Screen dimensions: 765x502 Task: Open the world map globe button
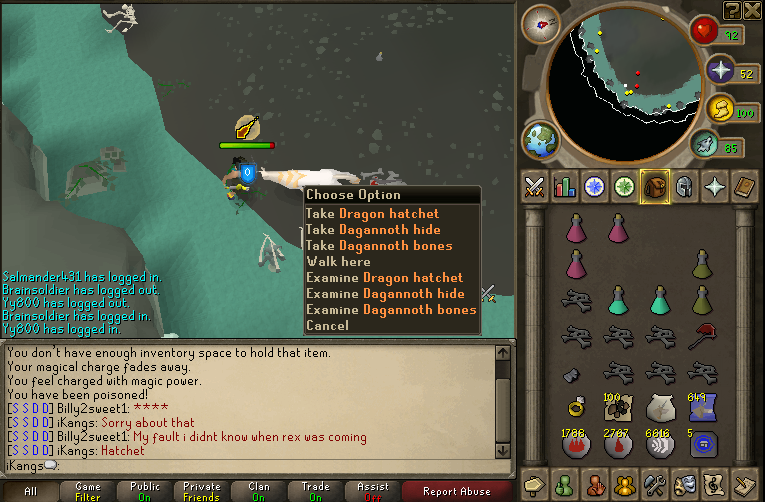click(x=541, y=139)
